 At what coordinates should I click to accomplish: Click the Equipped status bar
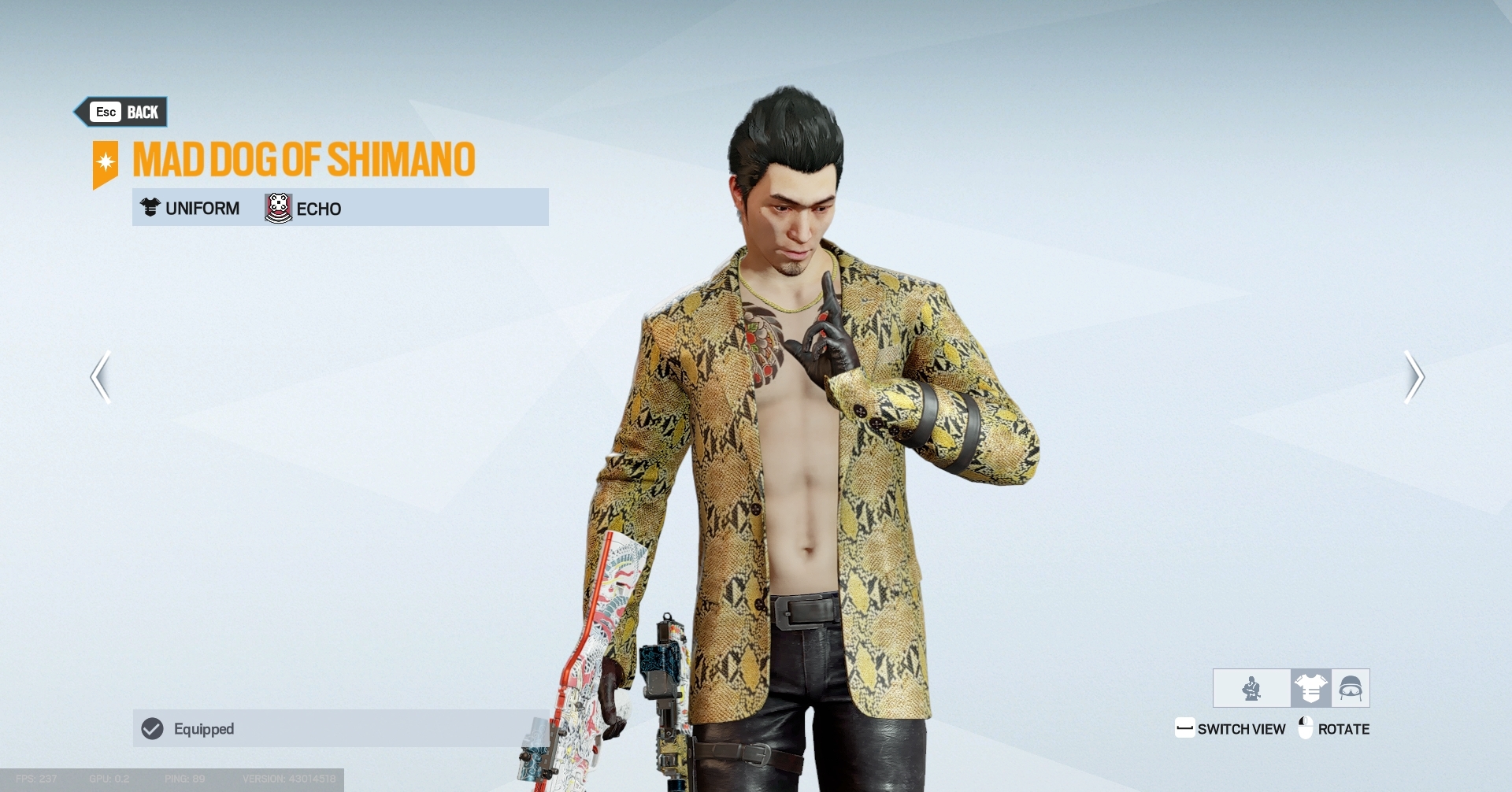(x=339, y=729)
